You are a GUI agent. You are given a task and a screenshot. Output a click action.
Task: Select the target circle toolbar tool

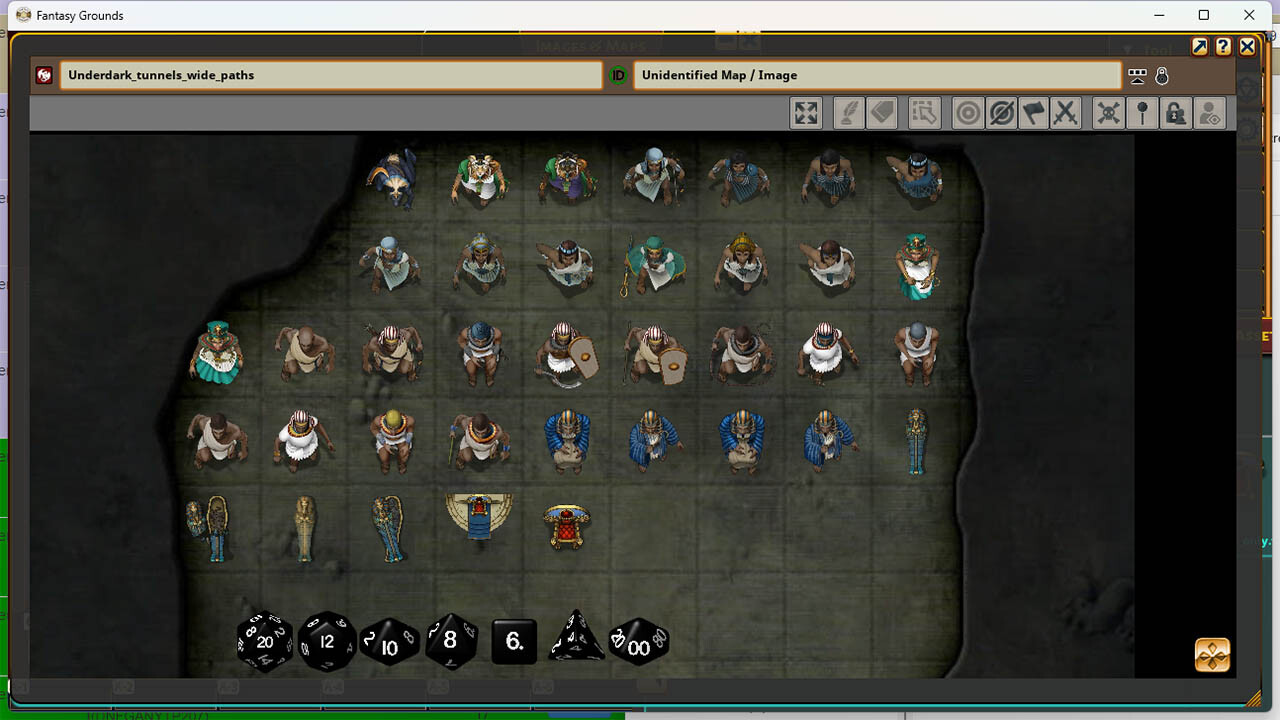967,113
